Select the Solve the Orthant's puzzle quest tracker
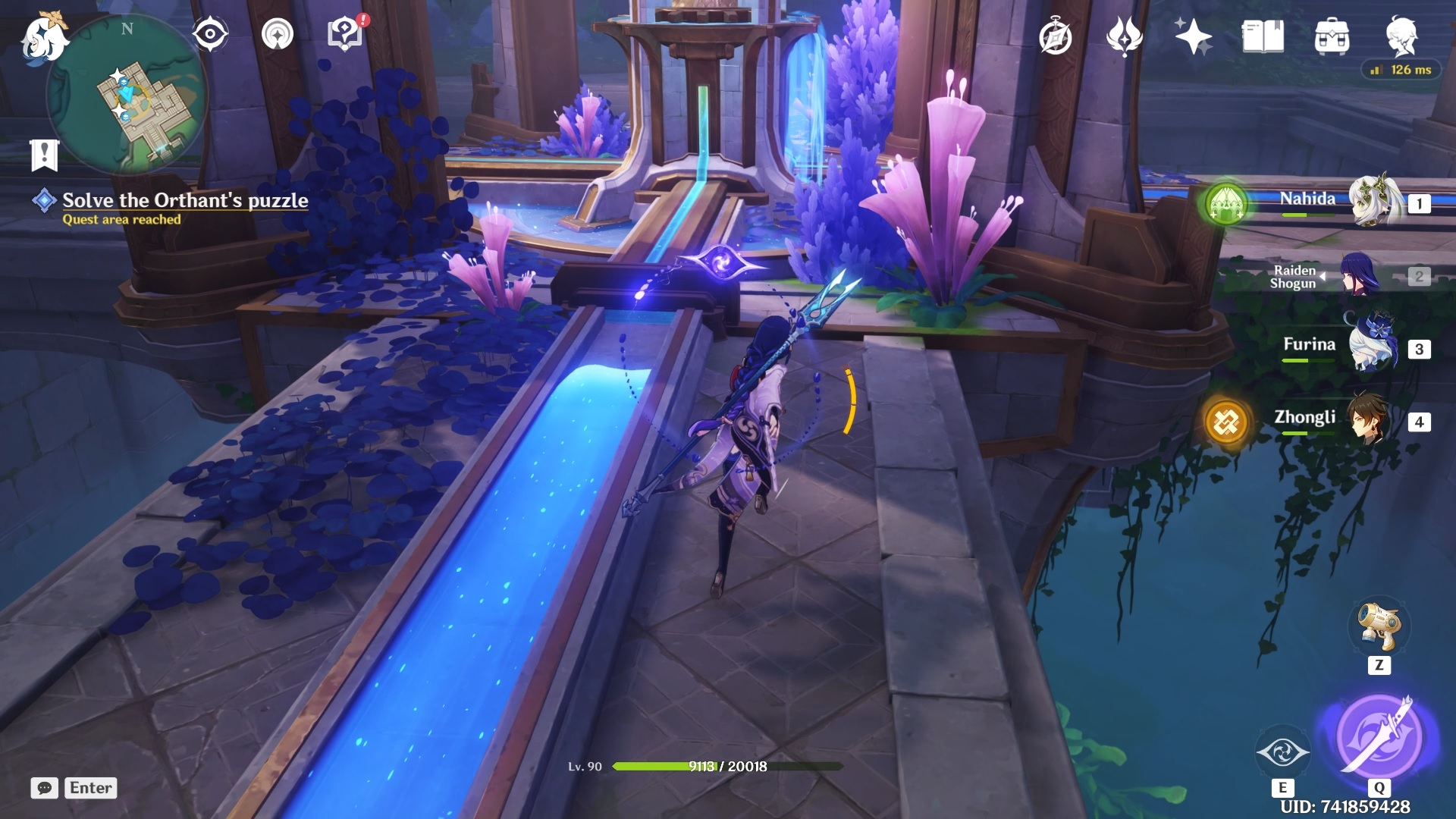The image size is (1456, 819). point(184,200)
